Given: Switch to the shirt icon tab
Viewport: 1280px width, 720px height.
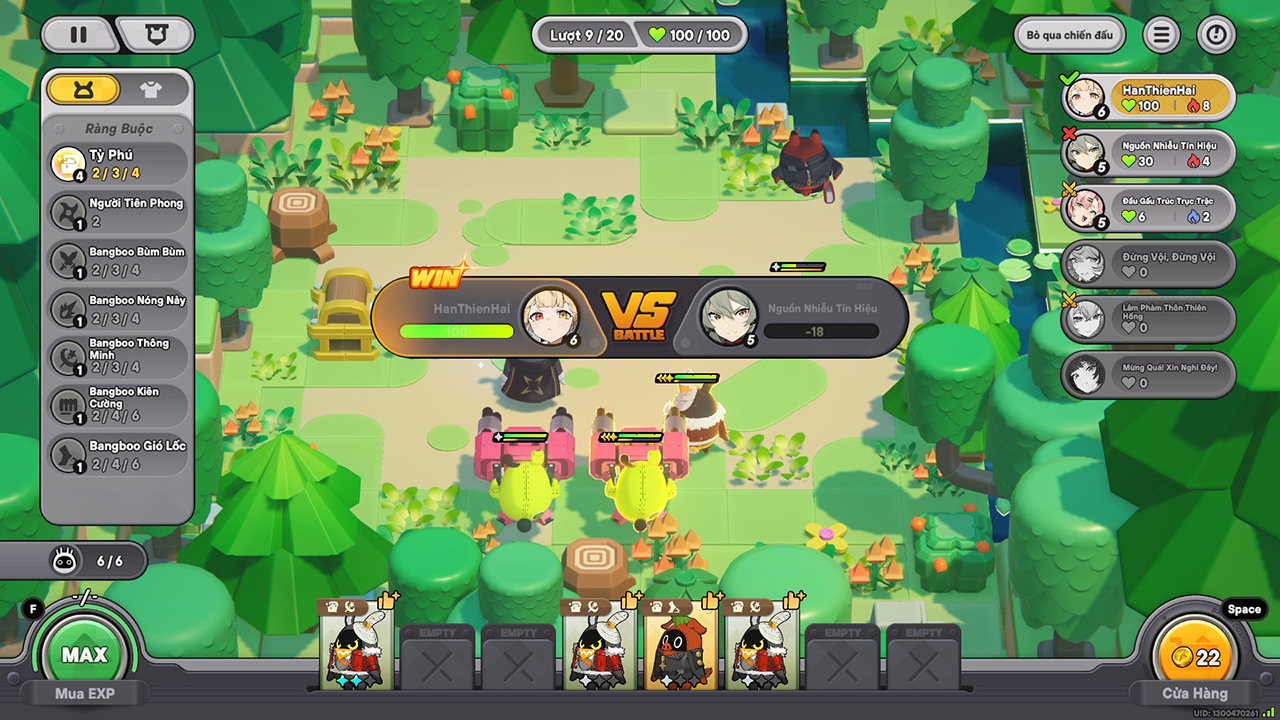Looking at the screenshot, I should click(151, 90).
